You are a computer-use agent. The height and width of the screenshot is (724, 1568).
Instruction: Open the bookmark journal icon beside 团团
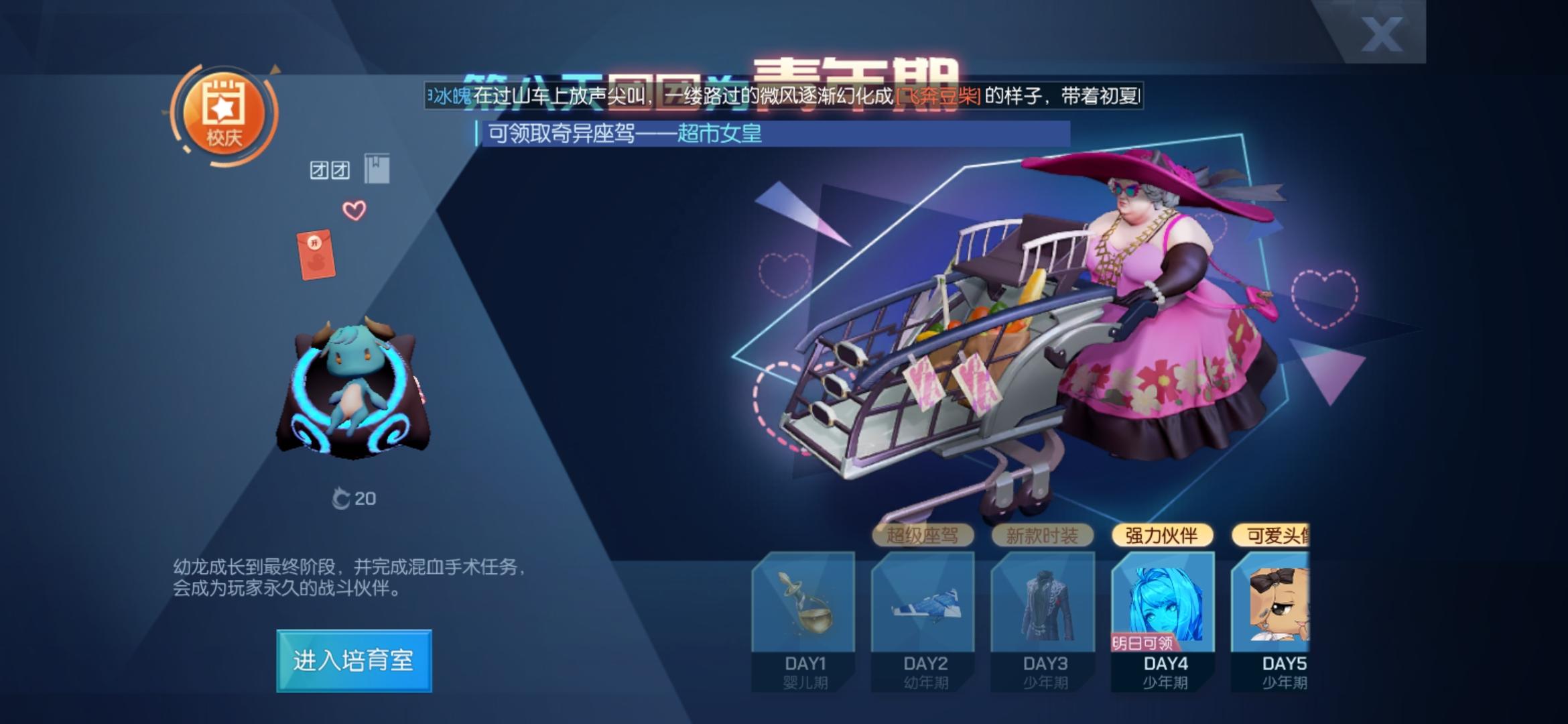coord(377,167)
